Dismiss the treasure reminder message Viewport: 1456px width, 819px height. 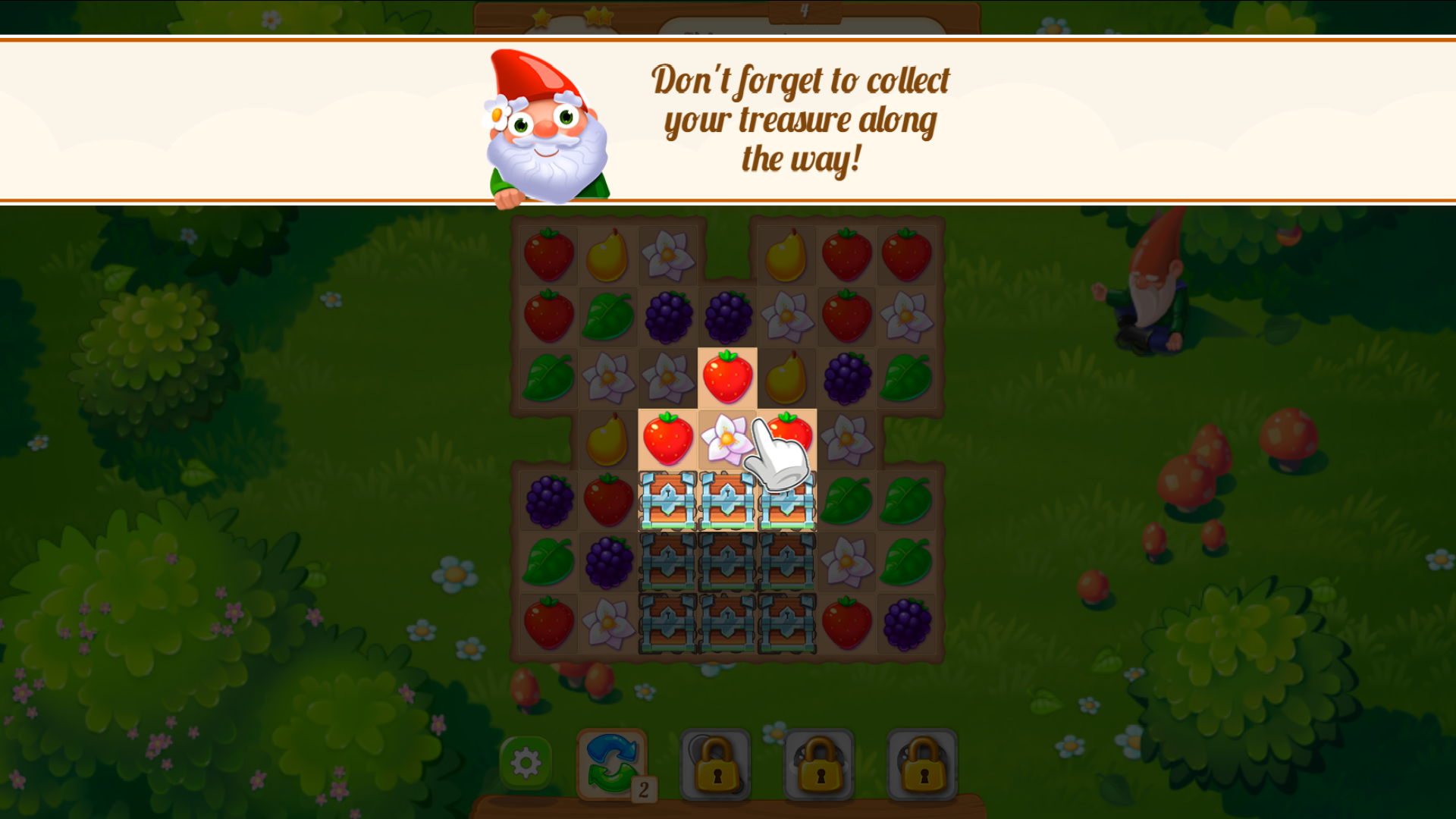click(x=800, y=120)
